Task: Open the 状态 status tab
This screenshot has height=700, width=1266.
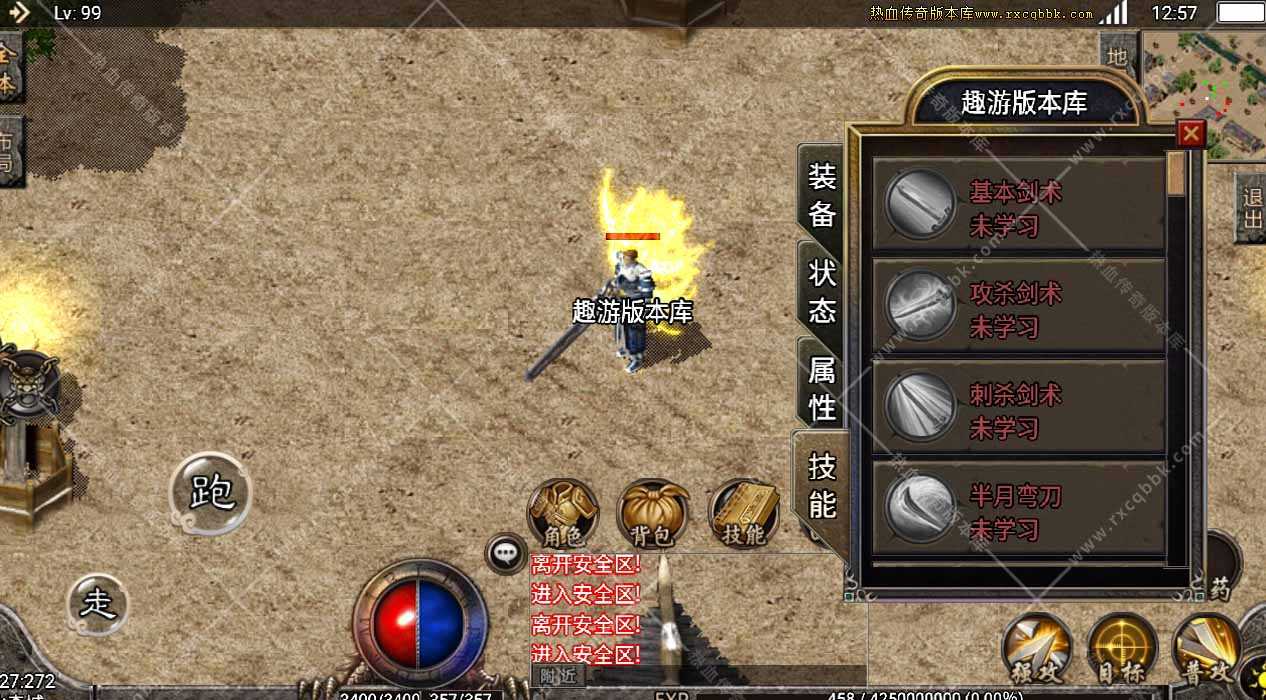Action: click(822, 292)
